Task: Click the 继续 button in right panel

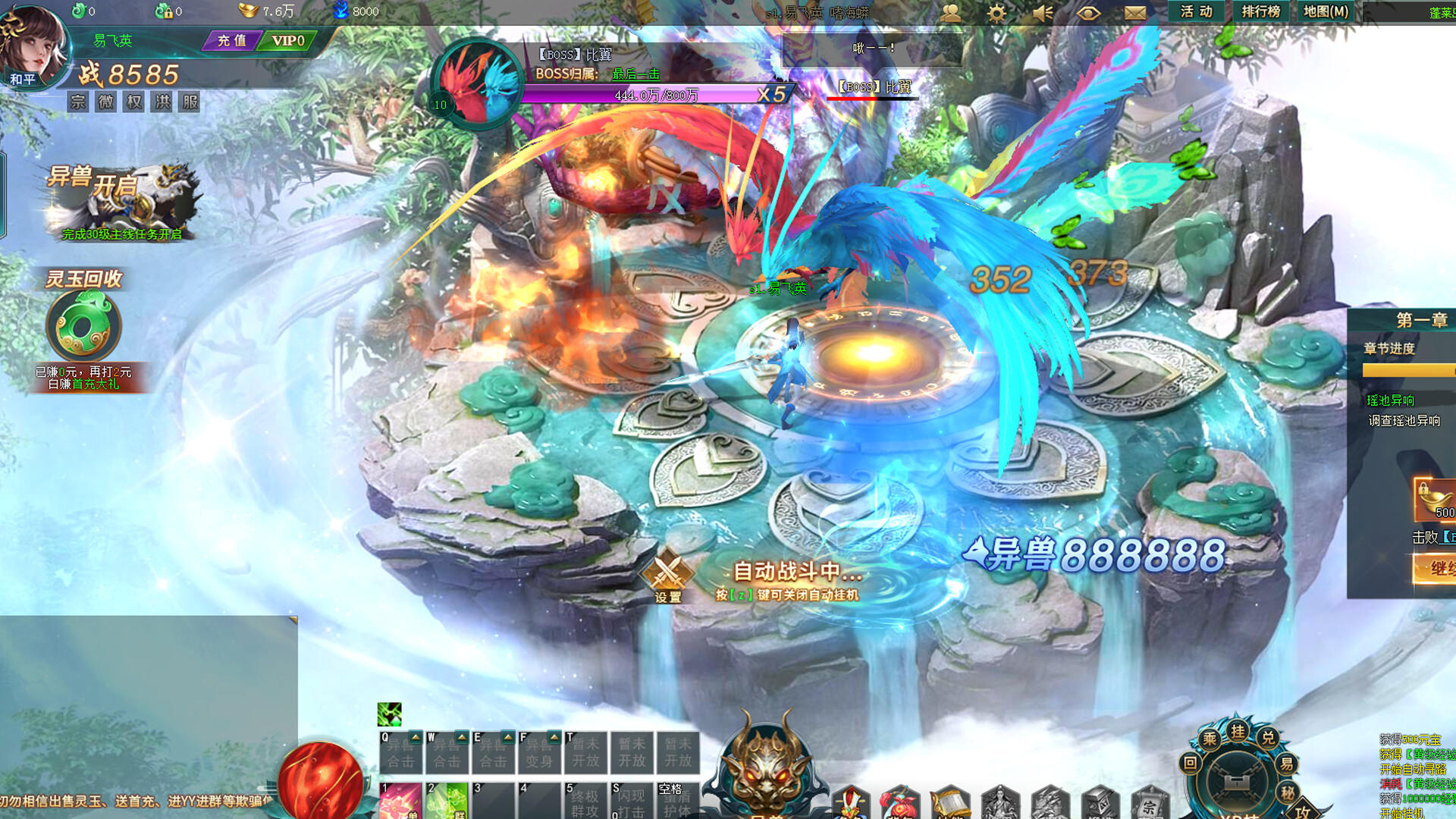Action: (1440, 566)
